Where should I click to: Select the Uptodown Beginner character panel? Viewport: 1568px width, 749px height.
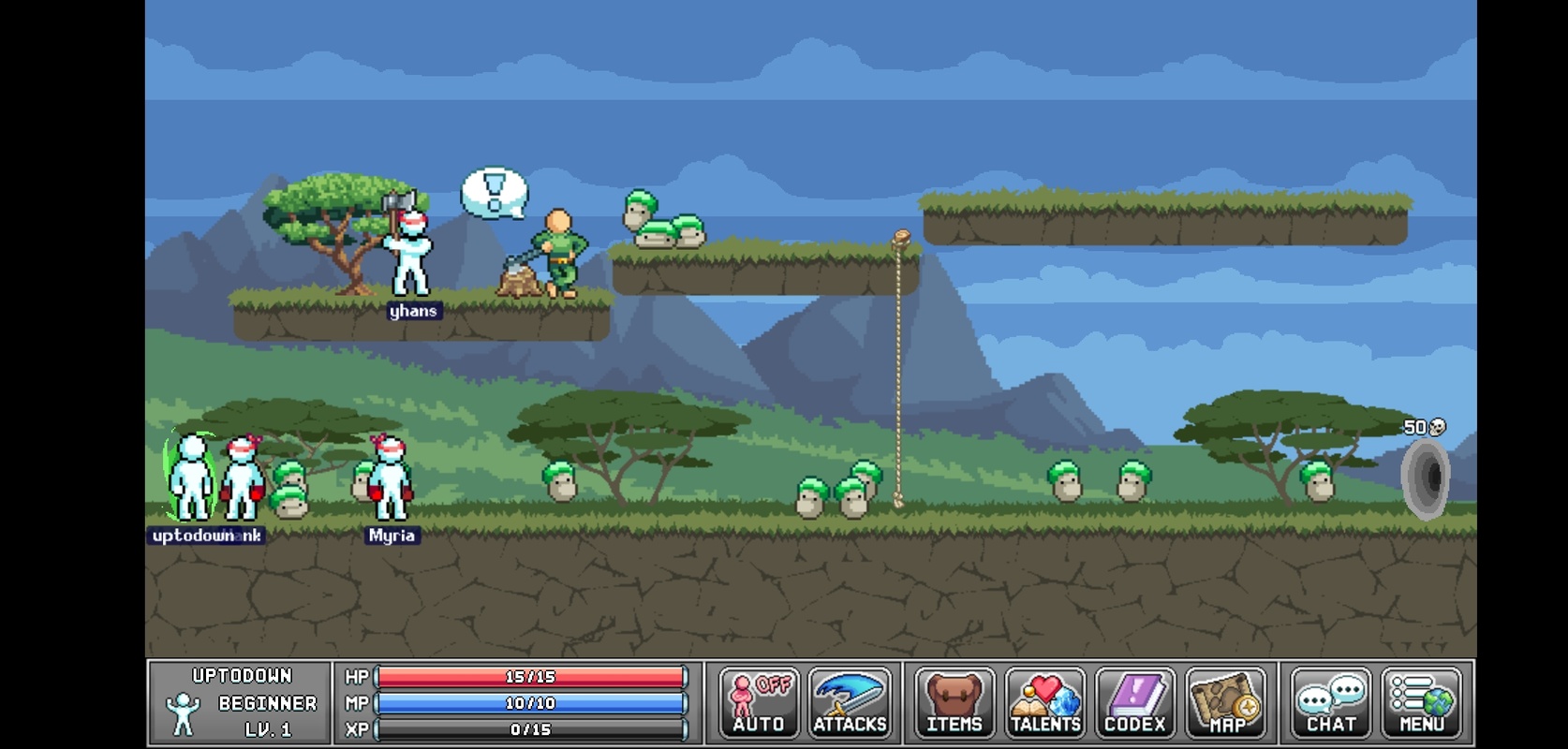(241, 702)
